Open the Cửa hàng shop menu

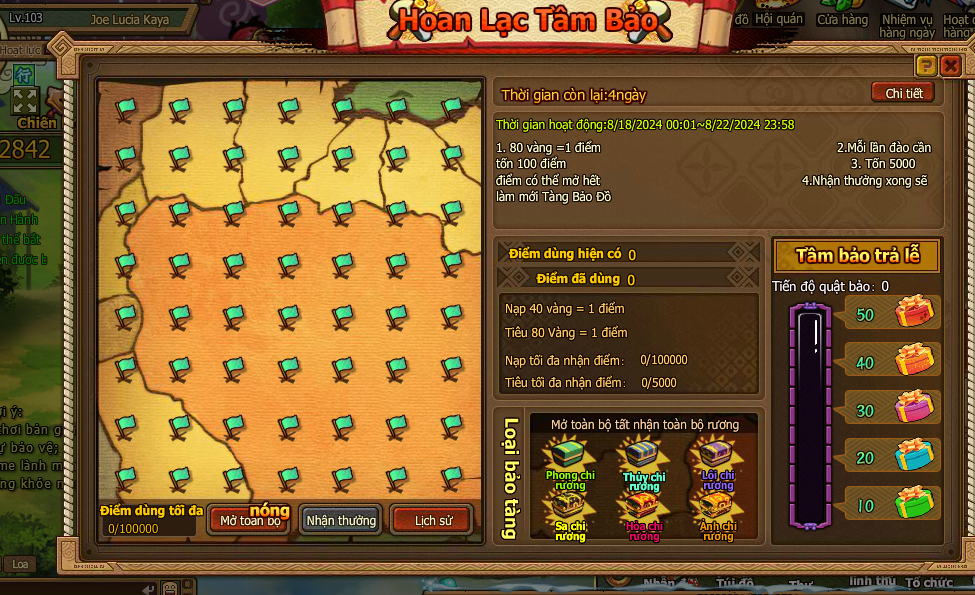[842, 19]
